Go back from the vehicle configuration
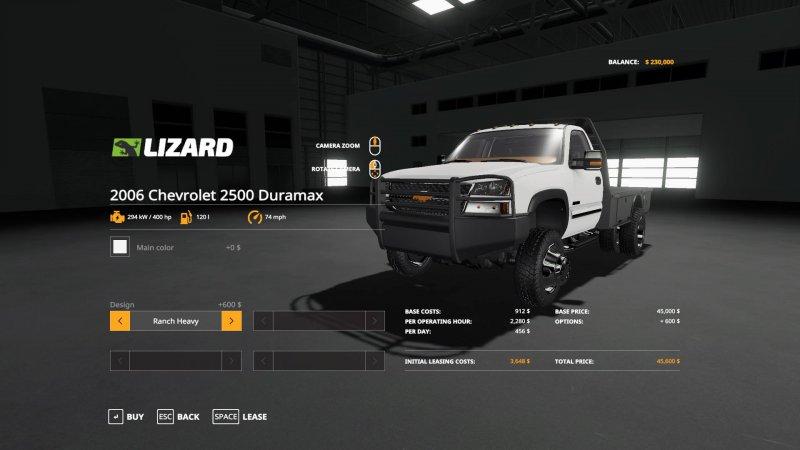Screen dimensions: 800x450 178,416
